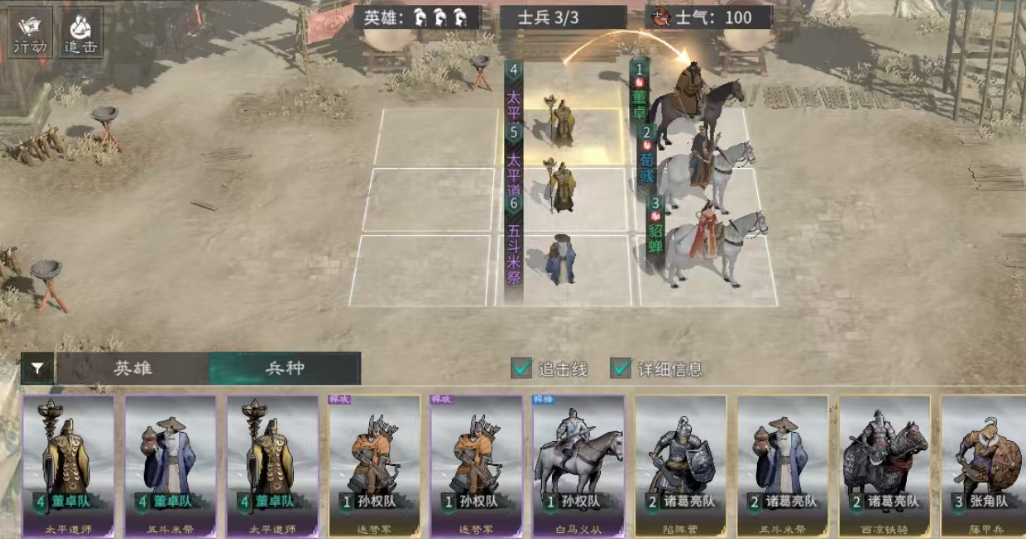Select the 白马义从 cavalry card
The image size is (1026, 539).
click(x=579, y=460)
